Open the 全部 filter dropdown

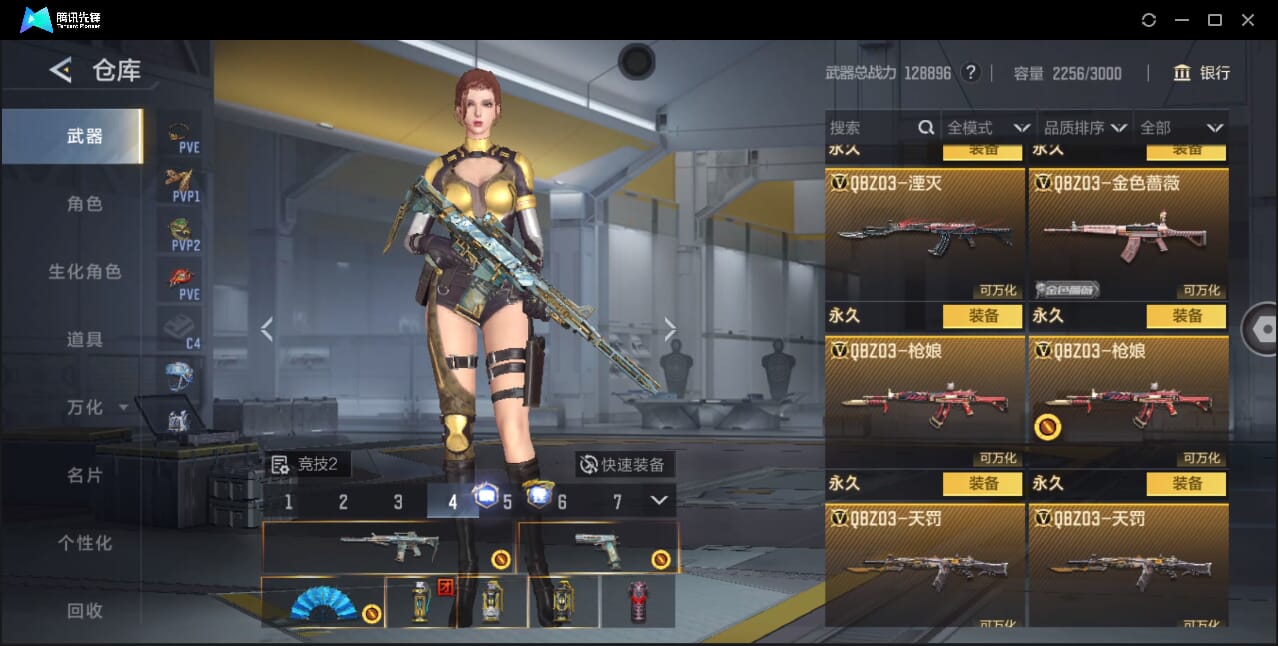1182,128
